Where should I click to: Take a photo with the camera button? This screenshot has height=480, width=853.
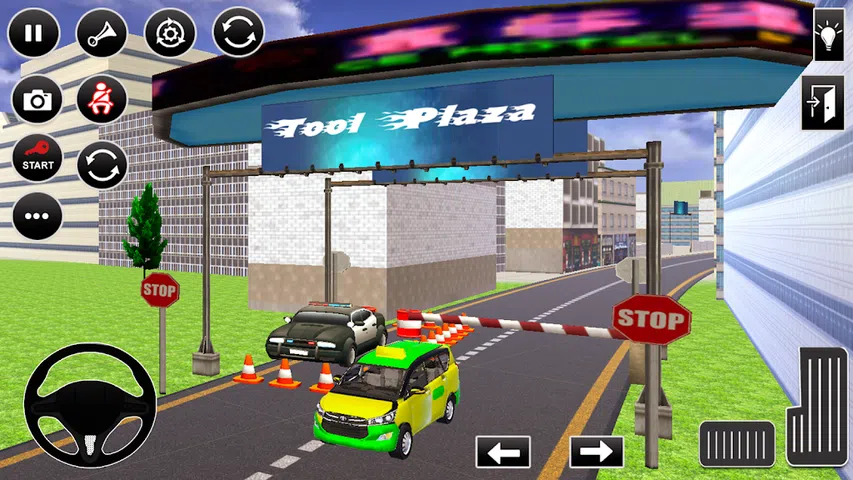pyautogui.click(x=37, y=100)
